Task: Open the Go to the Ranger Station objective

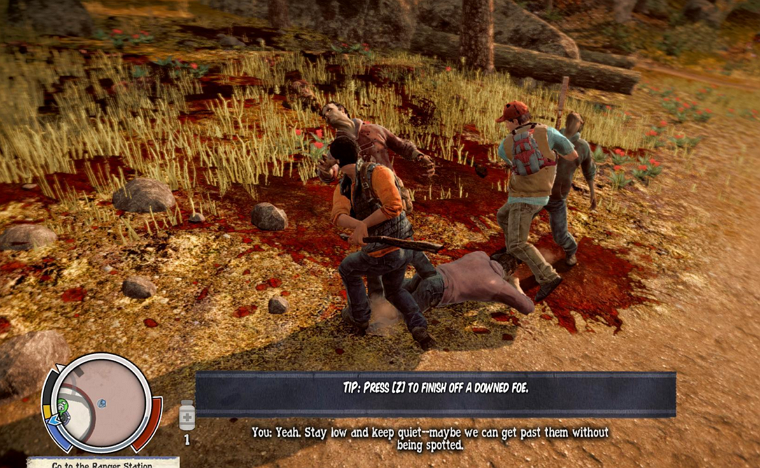Action: click(103, 462)
